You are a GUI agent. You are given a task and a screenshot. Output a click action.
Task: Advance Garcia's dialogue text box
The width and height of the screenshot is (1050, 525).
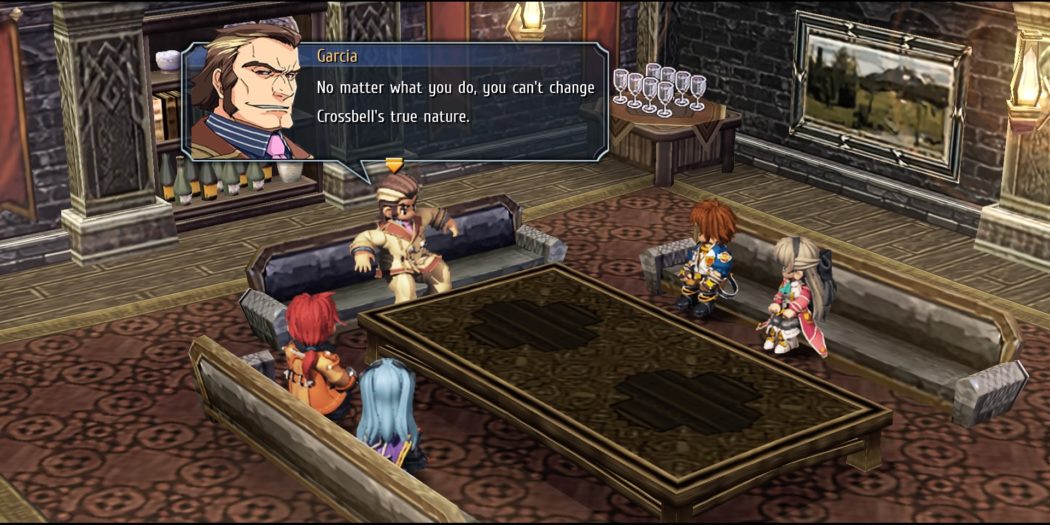coord(455,102)
